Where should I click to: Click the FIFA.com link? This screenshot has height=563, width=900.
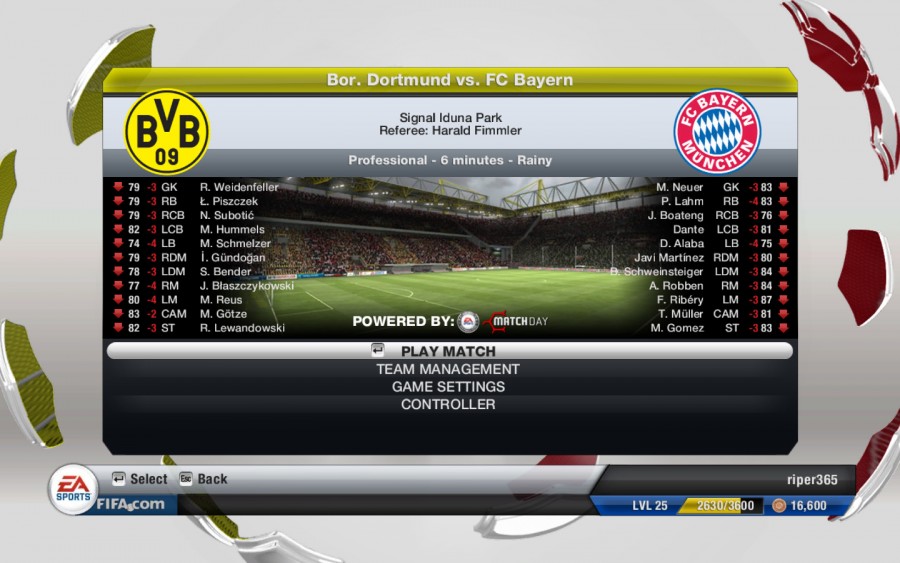pyautogui.click(x=130, y=504)
